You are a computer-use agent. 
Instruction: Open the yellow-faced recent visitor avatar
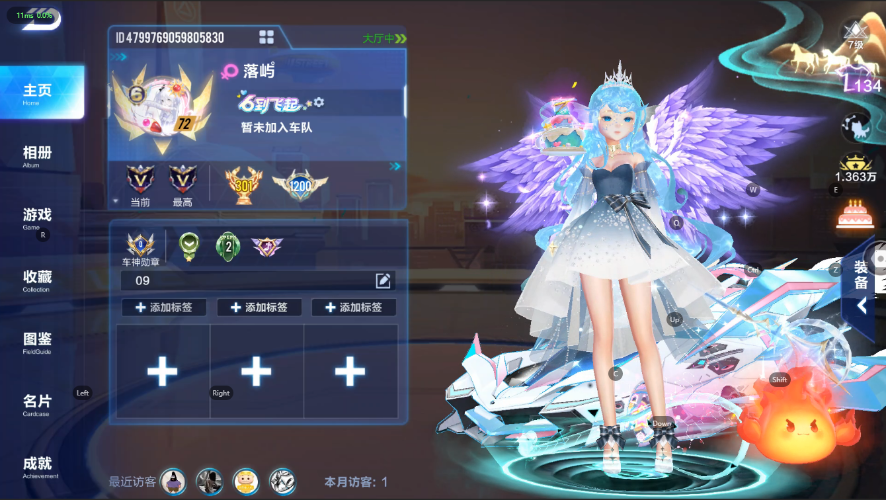pyautogui.click(x=245, y=481)
